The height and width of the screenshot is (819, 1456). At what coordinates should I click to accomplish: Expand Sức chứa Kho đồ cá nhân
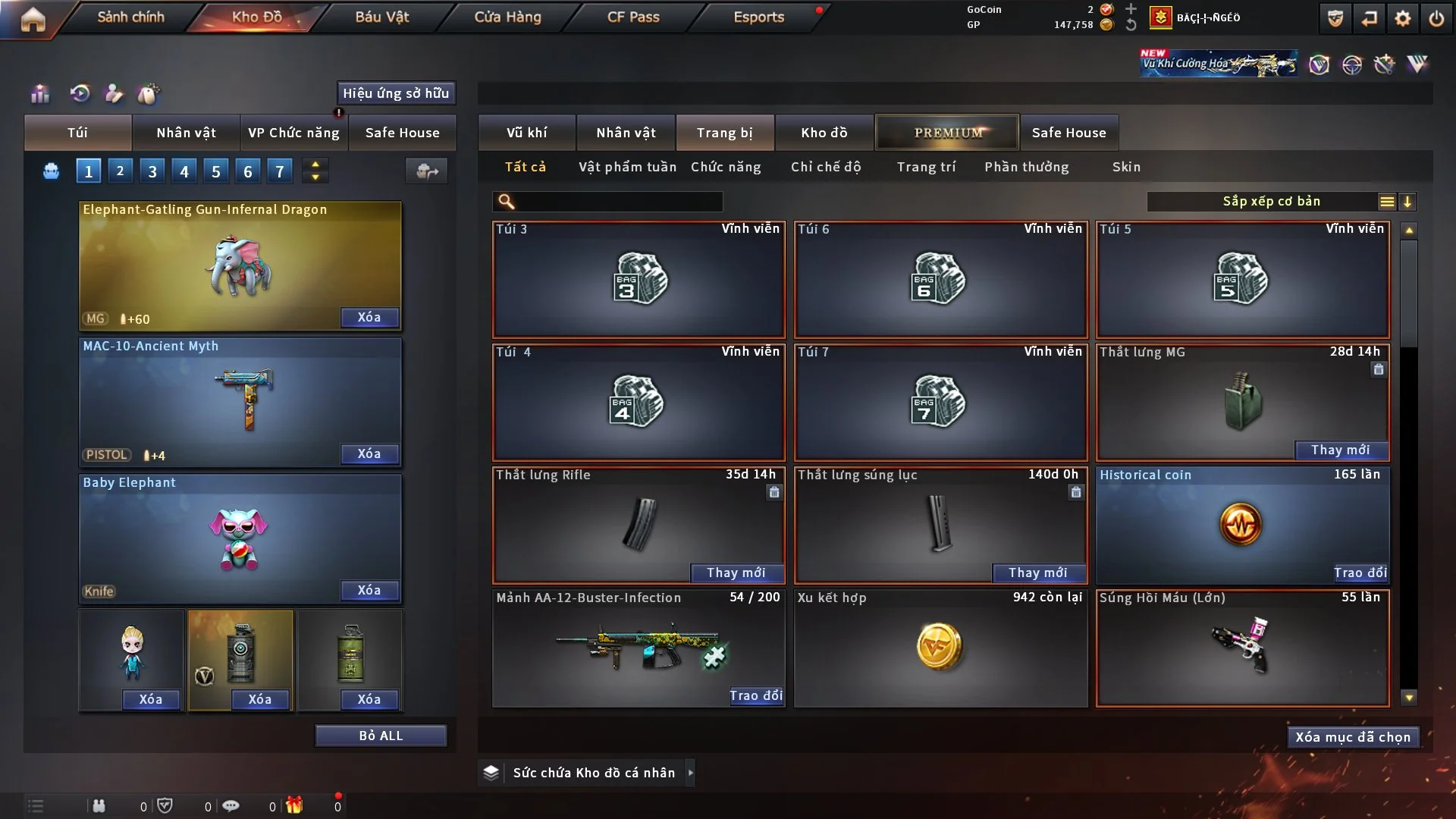point(689,773)
